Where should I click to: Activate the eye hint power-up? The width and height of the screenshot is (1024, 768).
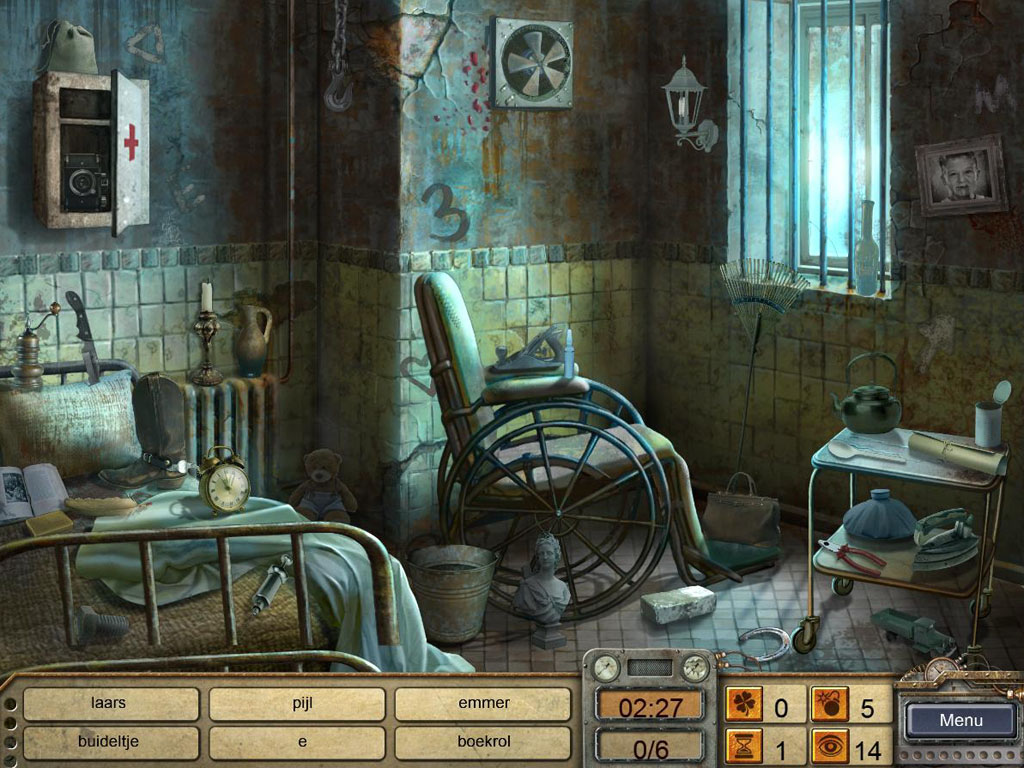pyautogui.click(x=829, y=747)
